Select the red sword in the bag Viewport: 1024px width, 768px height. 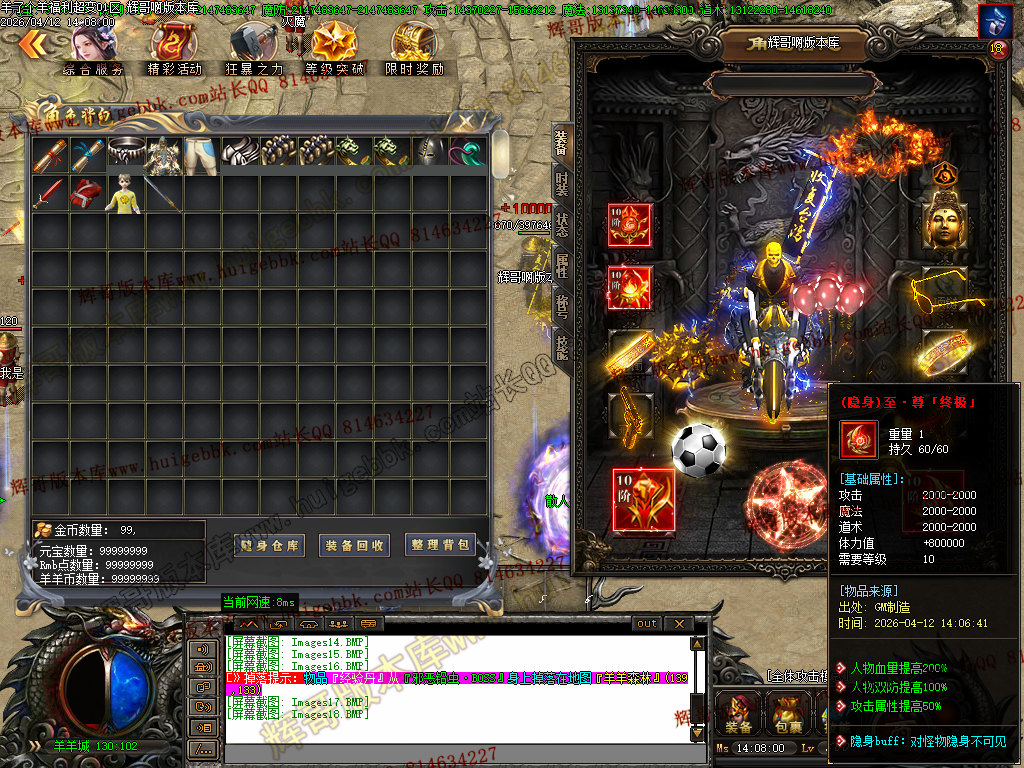49,193
